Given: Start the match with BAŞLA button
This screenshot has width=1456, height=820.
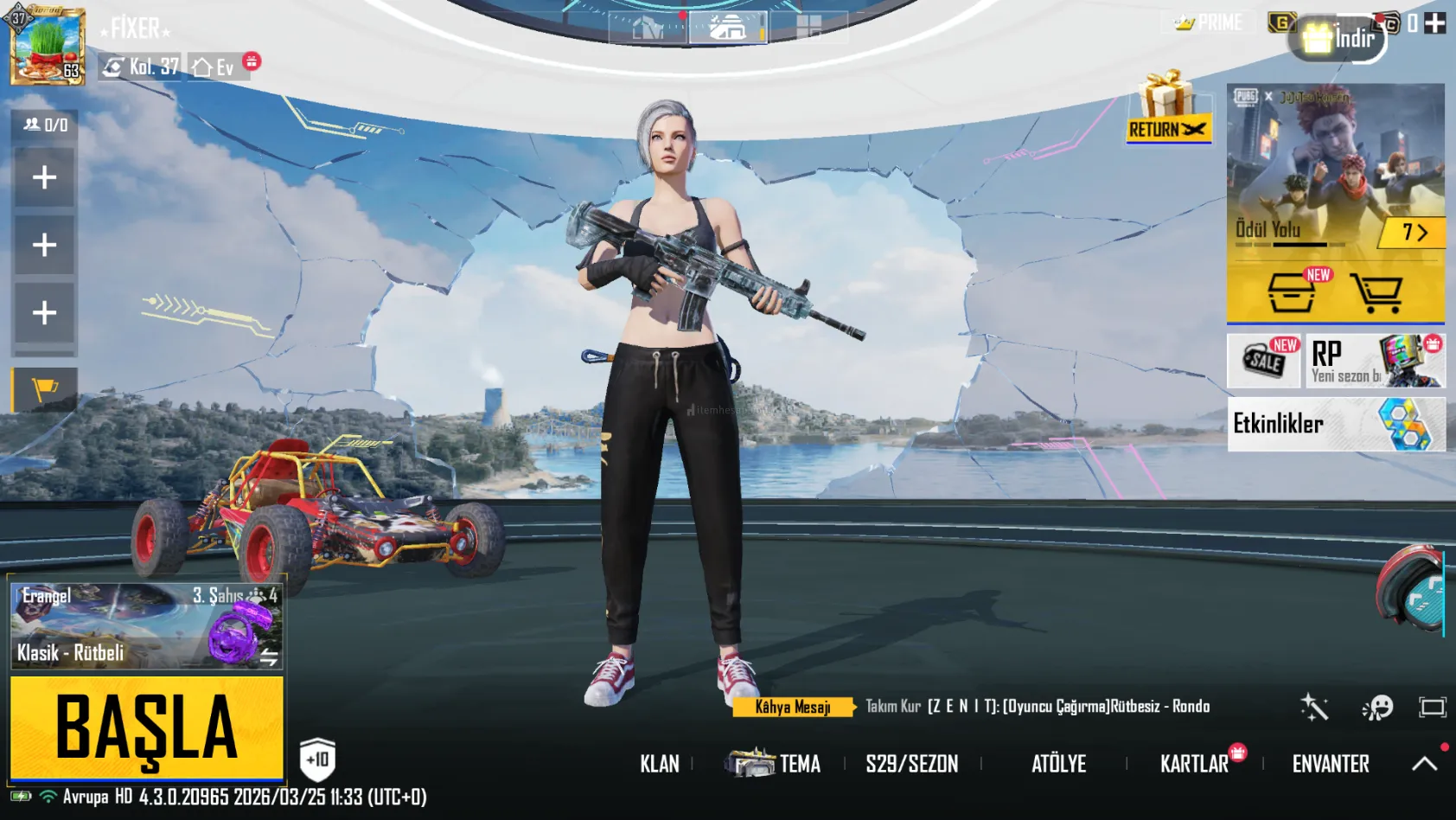Looking at the screenshot, I should [146, 727].
